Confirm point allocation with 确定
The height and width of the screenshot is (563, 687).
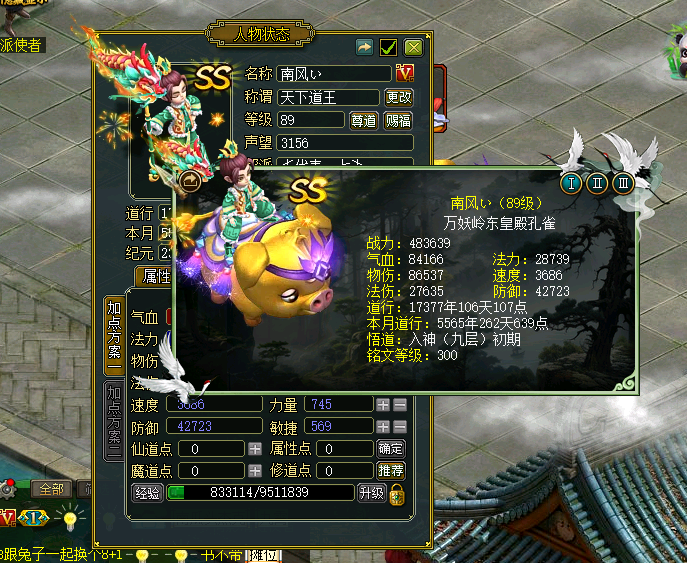point(391,448)
